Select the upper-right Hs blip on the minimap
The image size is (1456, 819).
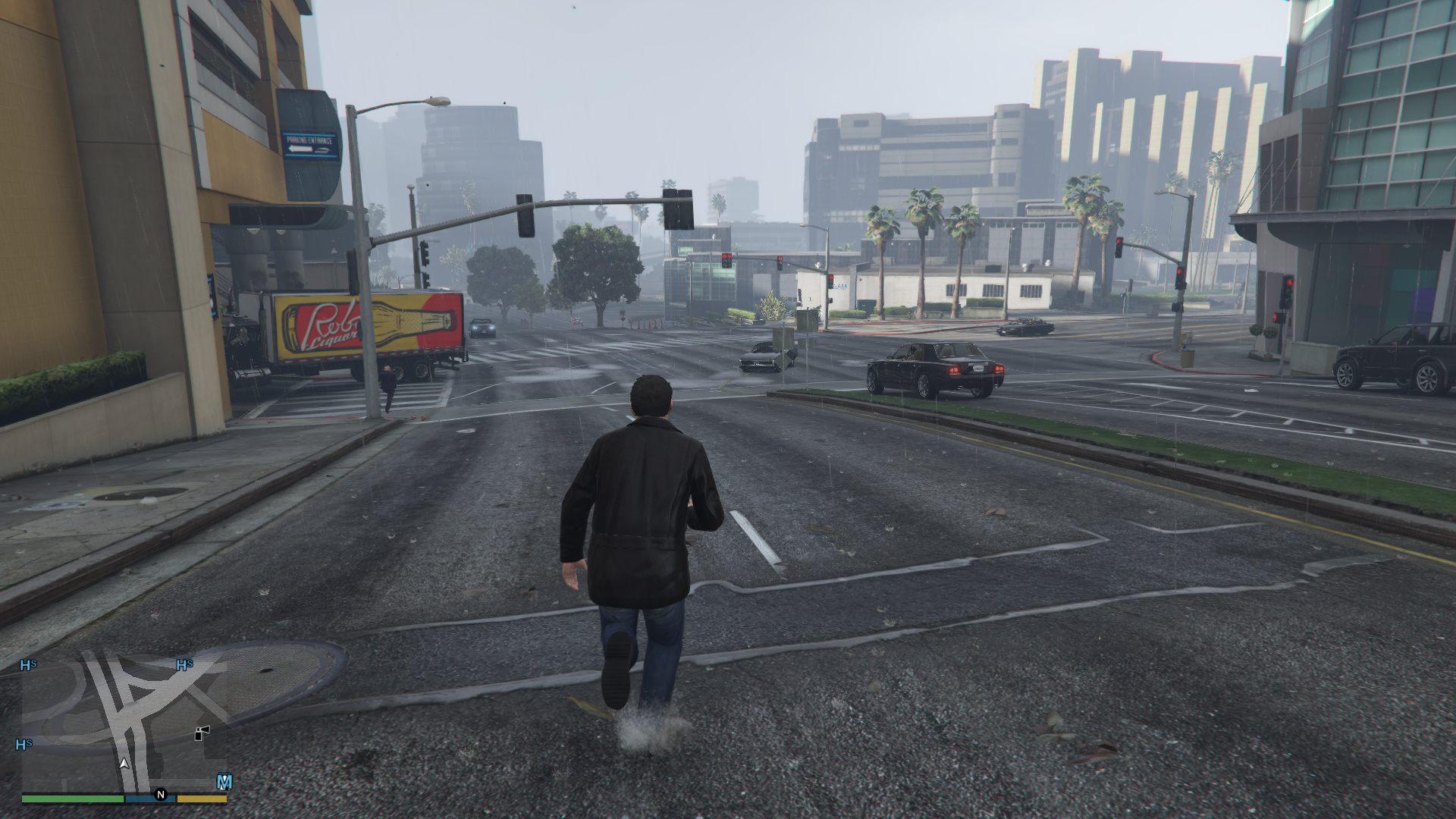pyautogui.click(x=185, y=664)
